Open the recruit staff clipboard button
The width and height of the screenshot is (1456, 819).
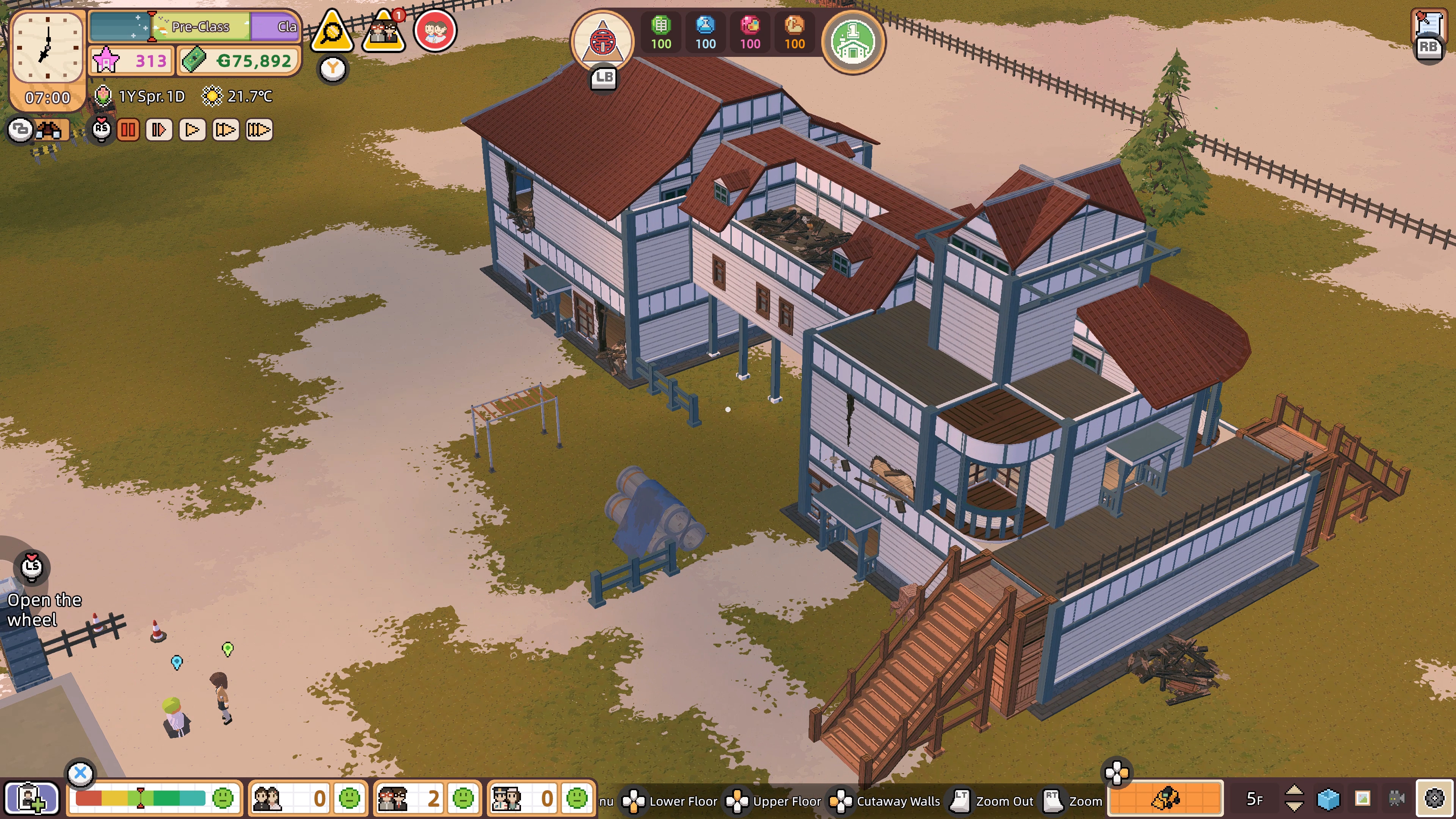click(31, 798)
